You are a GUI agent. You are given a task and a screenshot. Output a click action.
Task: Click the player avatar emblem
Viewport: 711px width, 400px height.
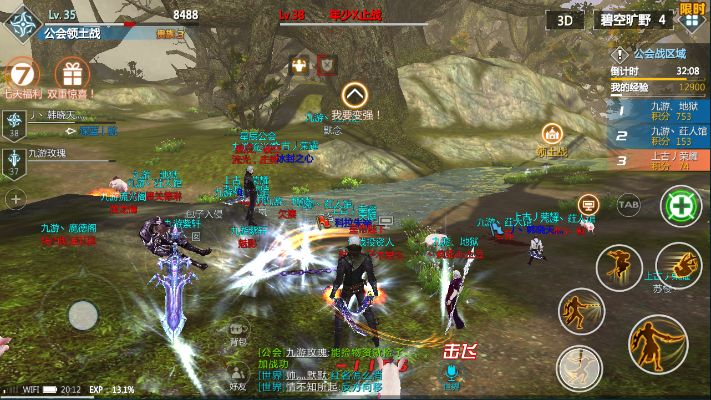(x=22, y=23)
